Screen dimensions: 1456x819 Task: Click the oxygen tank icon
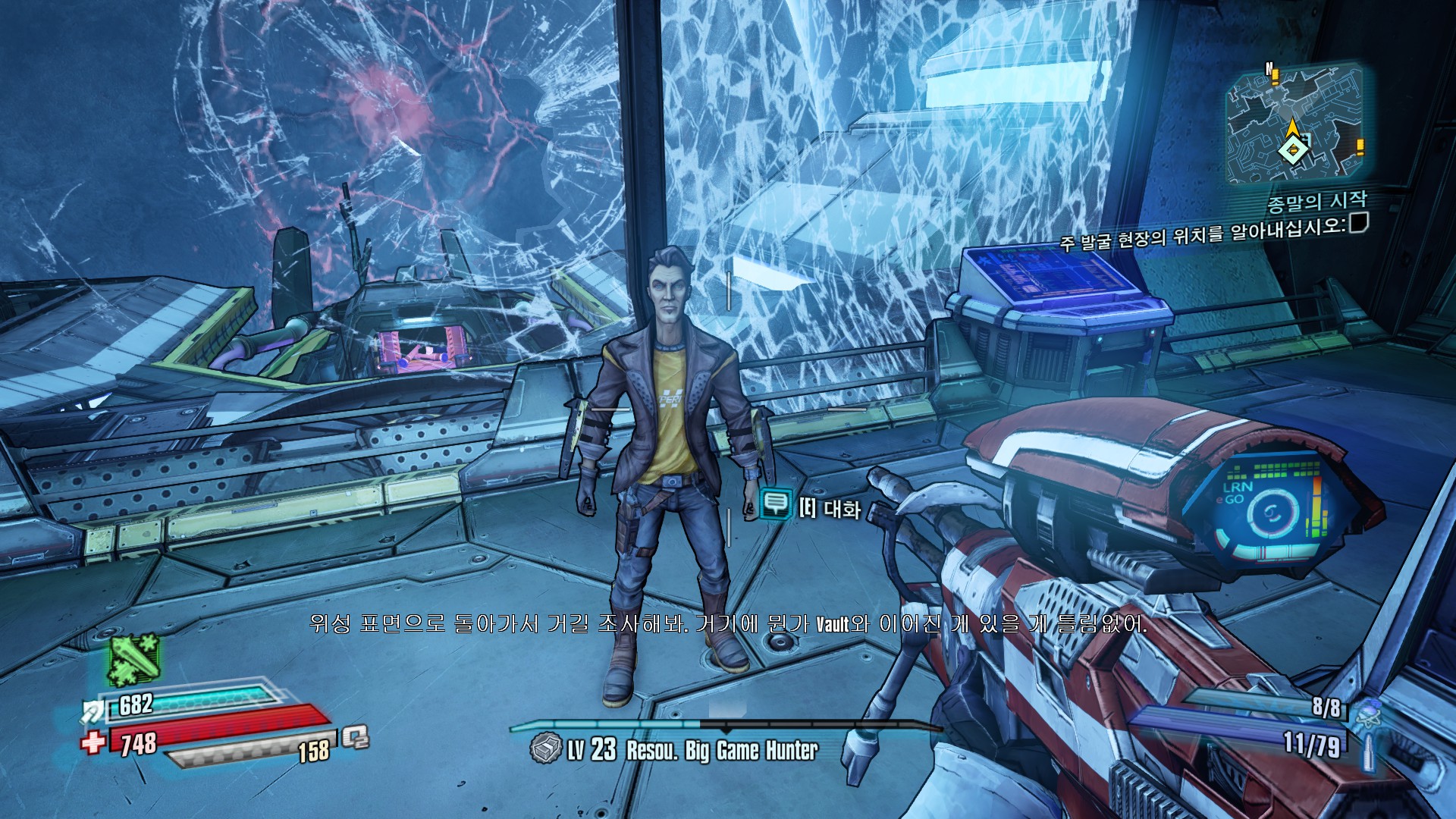point(354,736)
